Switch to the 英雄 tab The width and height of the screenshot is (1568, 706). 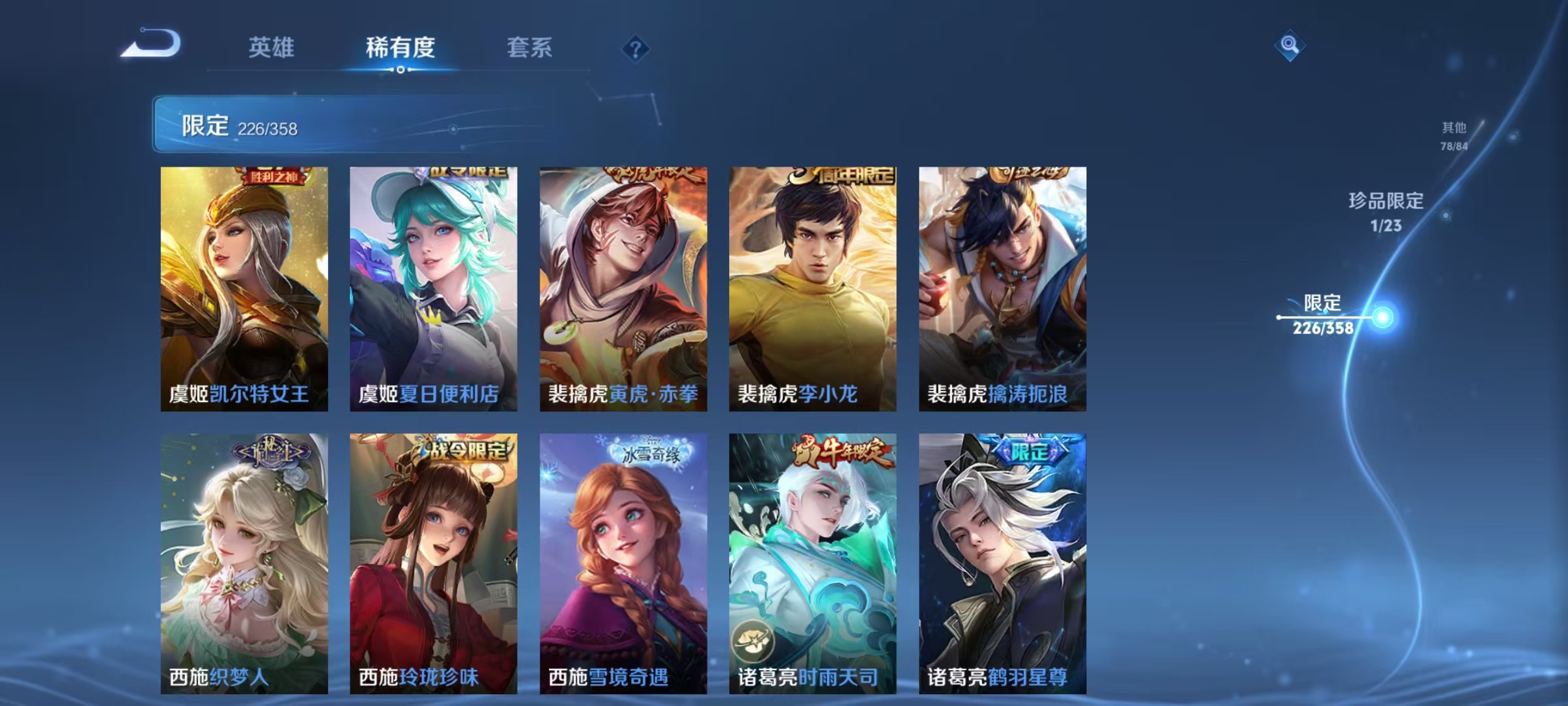tap(272, 47)
